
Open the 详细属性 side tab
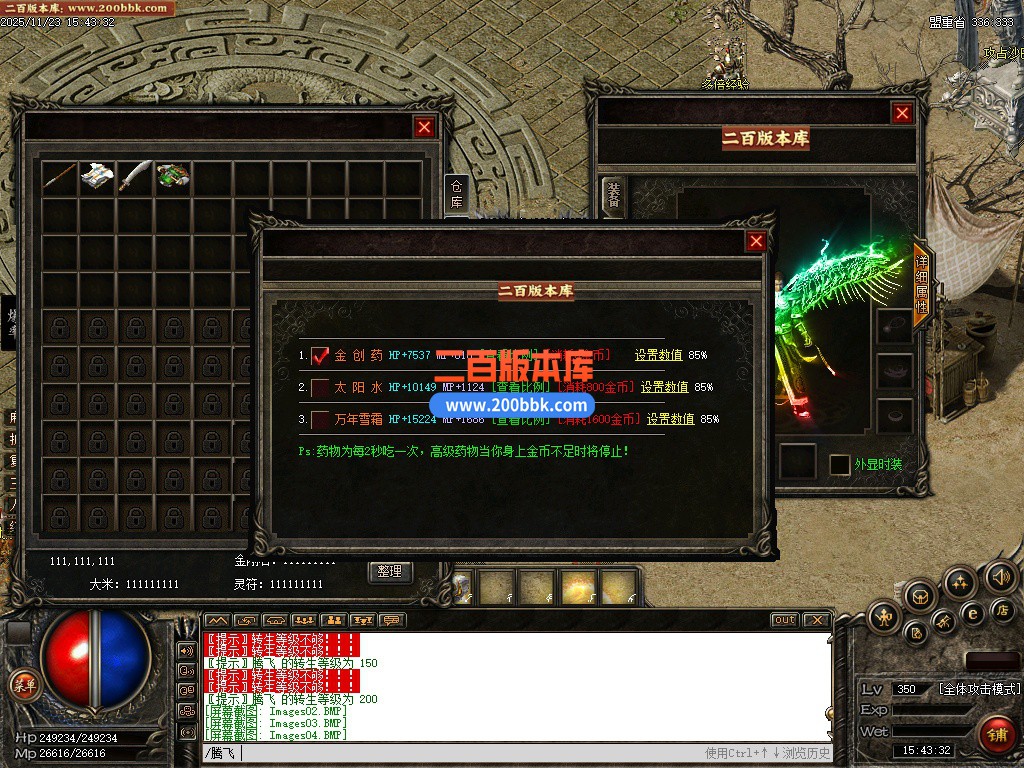921,284
